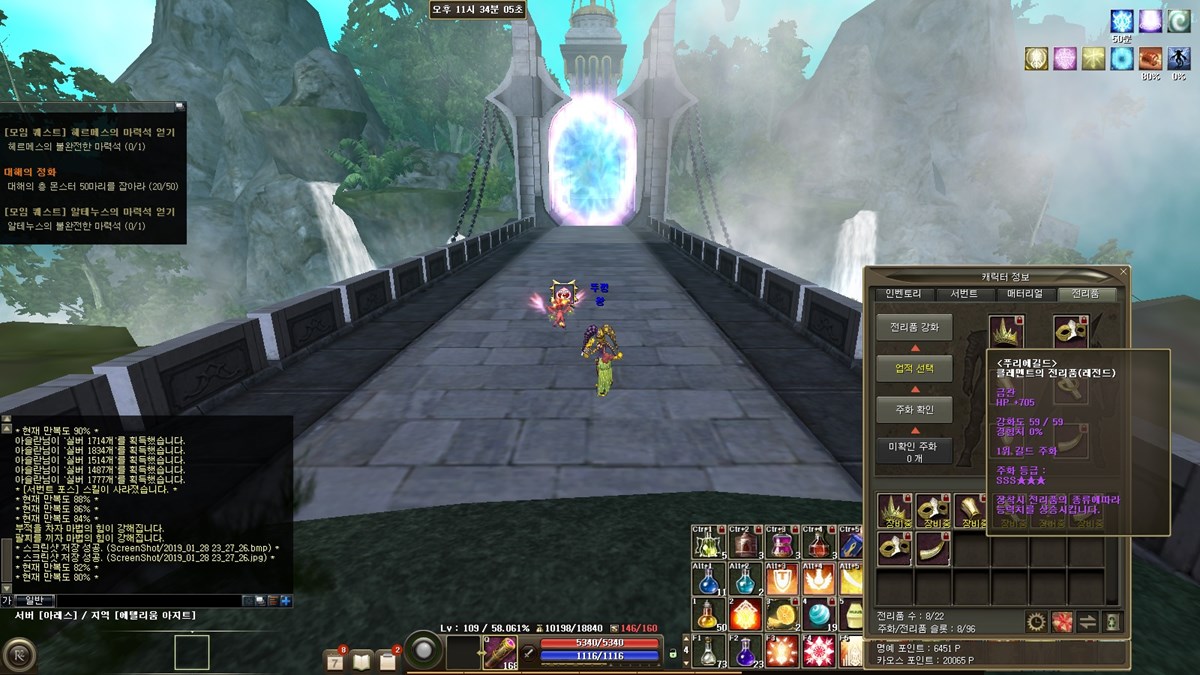Choose the 업적 선택 button
Viewport: 1200px width, 675px height.
tap(914, 368)
